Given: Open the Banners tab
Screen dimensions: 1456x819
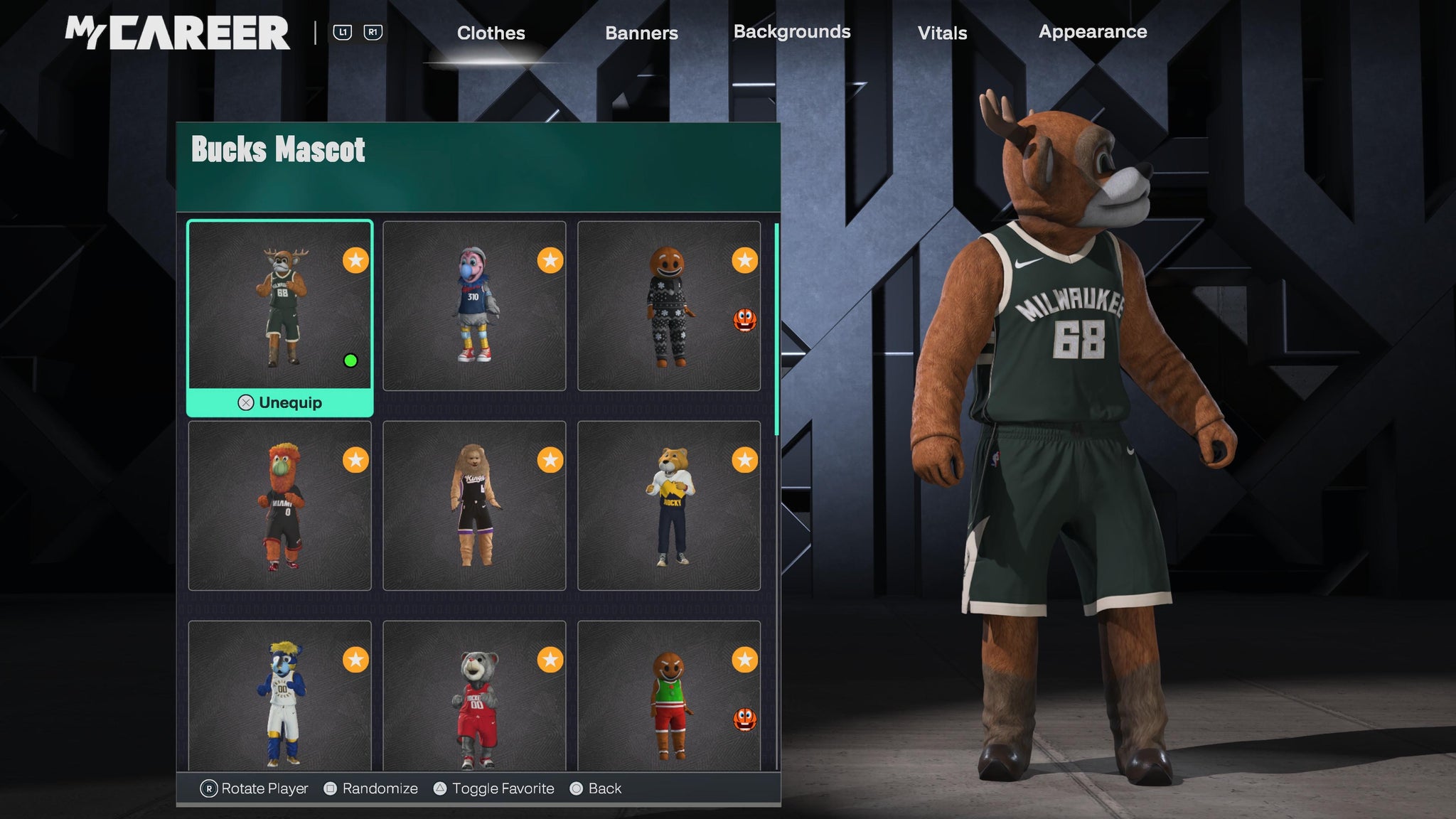Looking at the screenshot, I should click(641, 33).
